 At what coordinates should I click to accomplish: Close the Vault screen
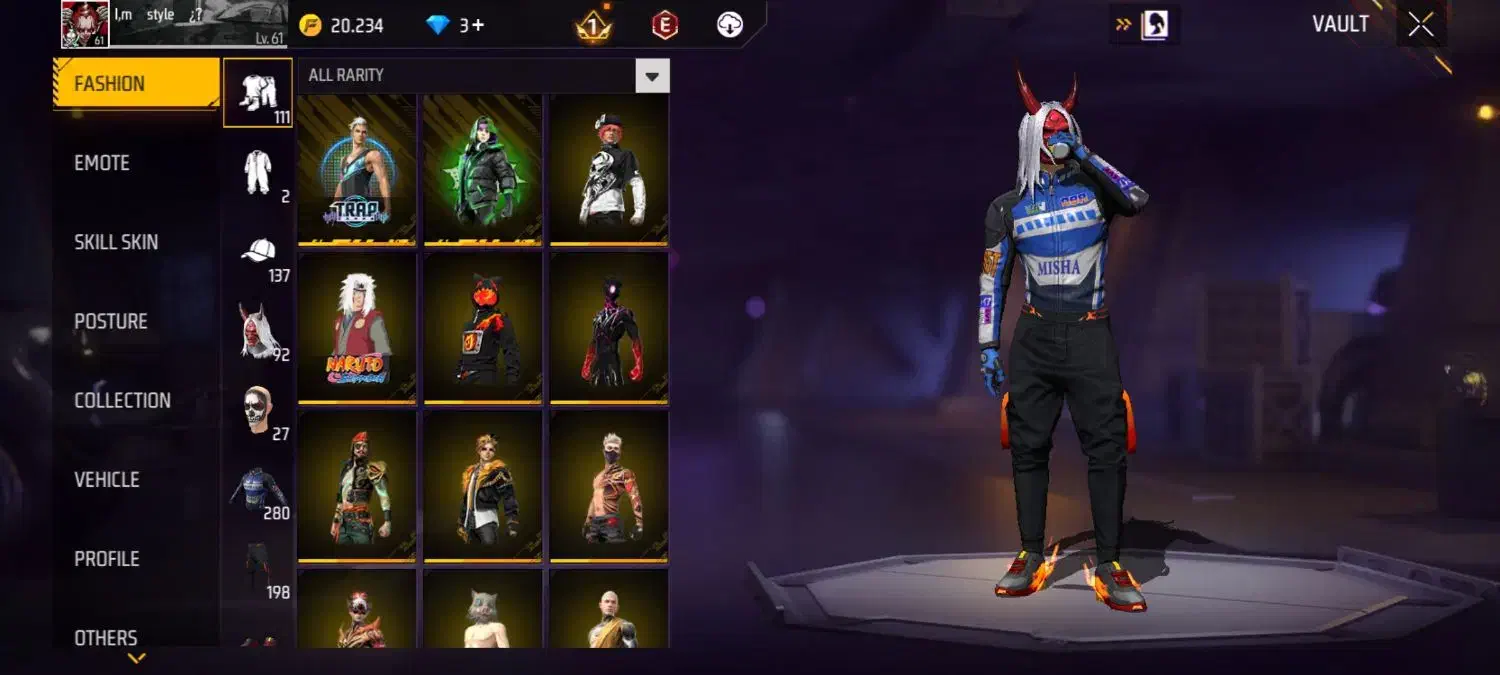[x=1420, y=25]
